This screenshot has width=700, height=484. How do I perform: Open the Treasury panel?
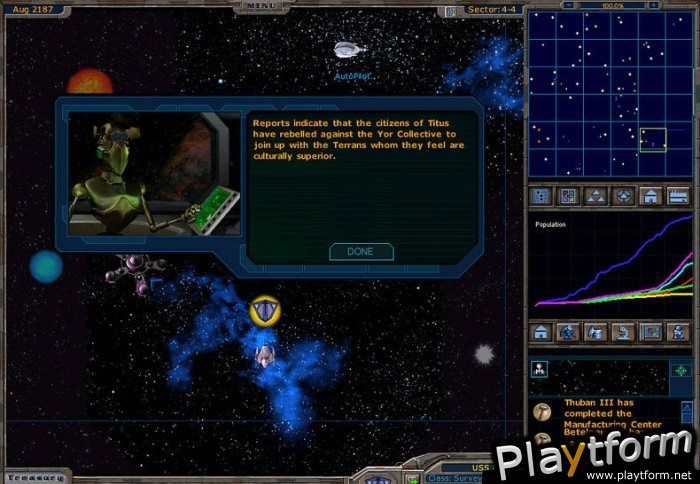click(x=36, y=476)
